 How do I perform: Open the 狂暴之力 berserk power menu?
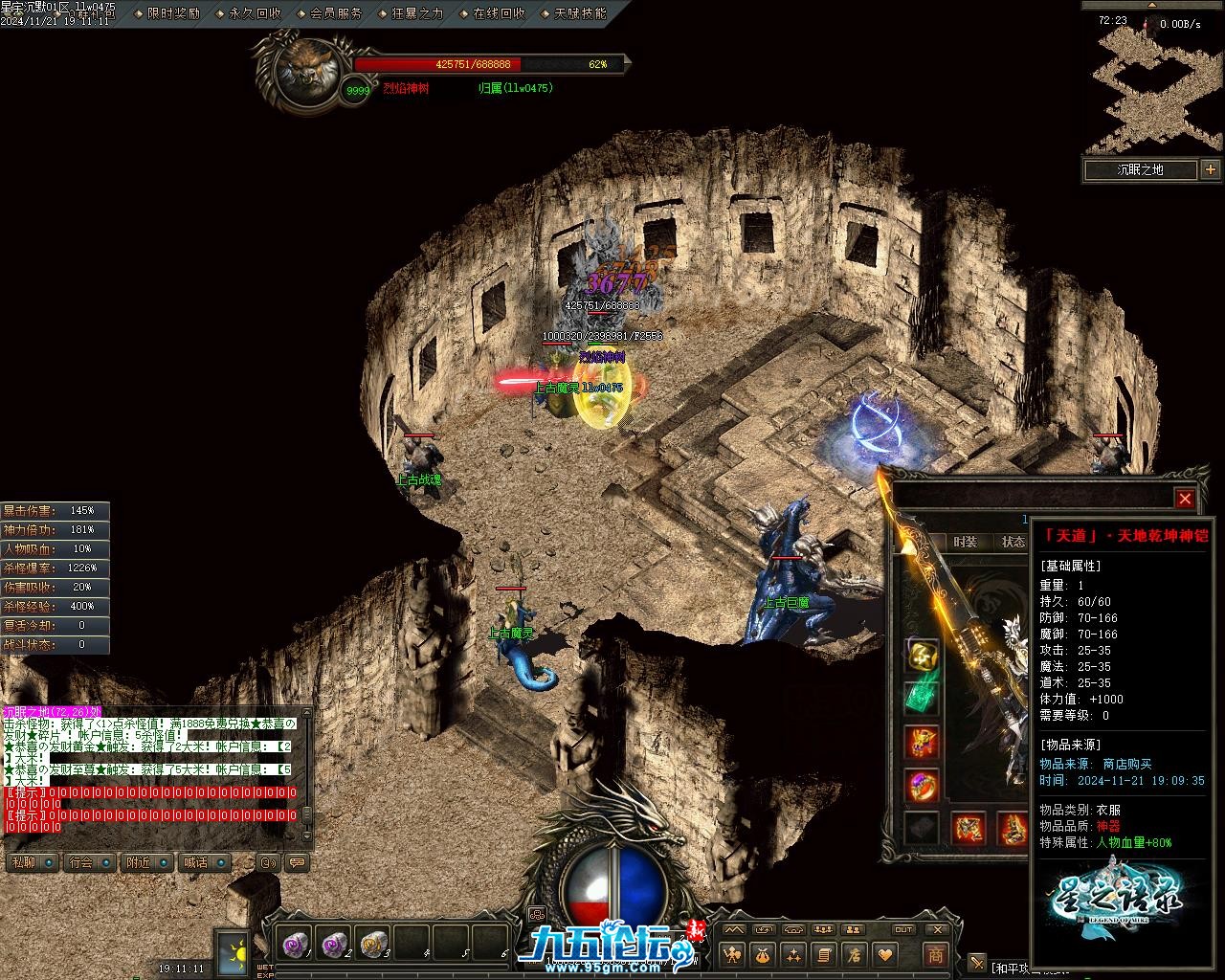click(x=417, y=13)
